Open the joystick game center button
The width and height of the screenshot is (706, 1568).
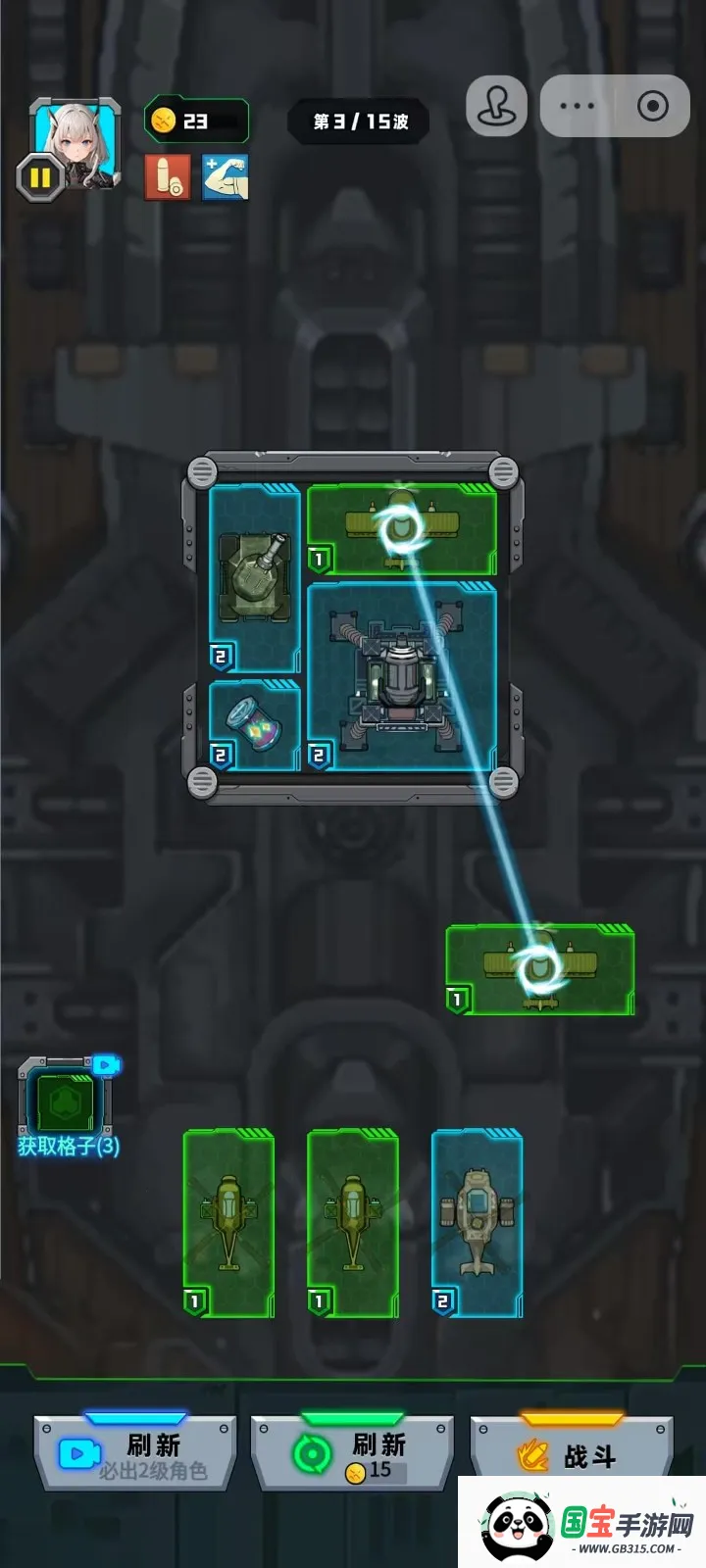tap(496, 106)
